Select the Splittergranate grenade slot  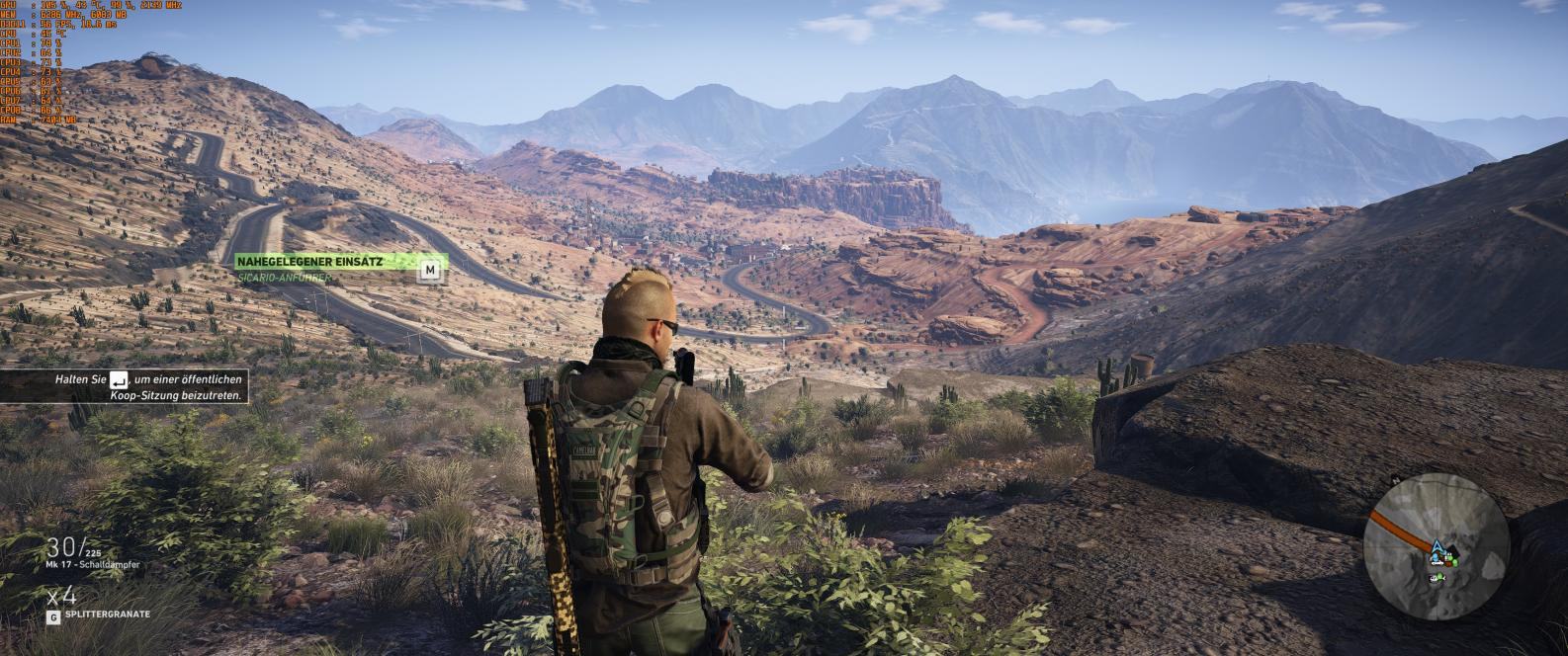tap(102, 615)
